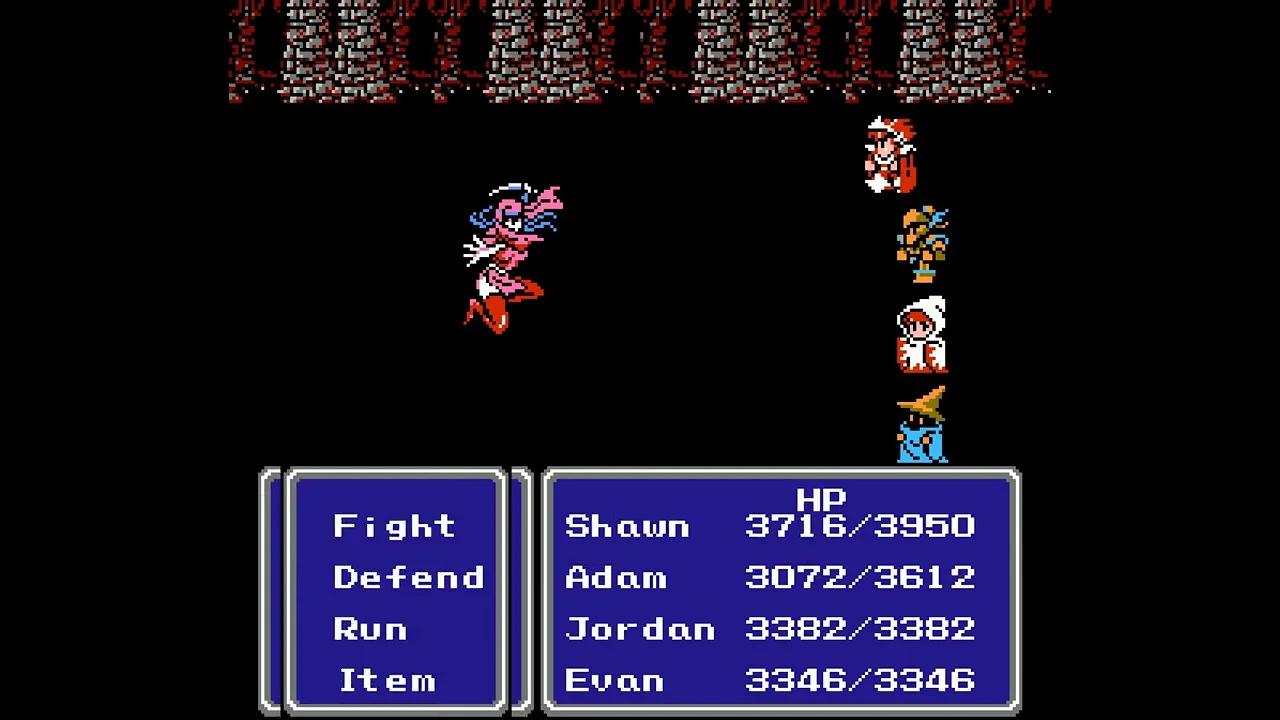
Task: Click Jordan's name entry
Action: click(640, 628)
